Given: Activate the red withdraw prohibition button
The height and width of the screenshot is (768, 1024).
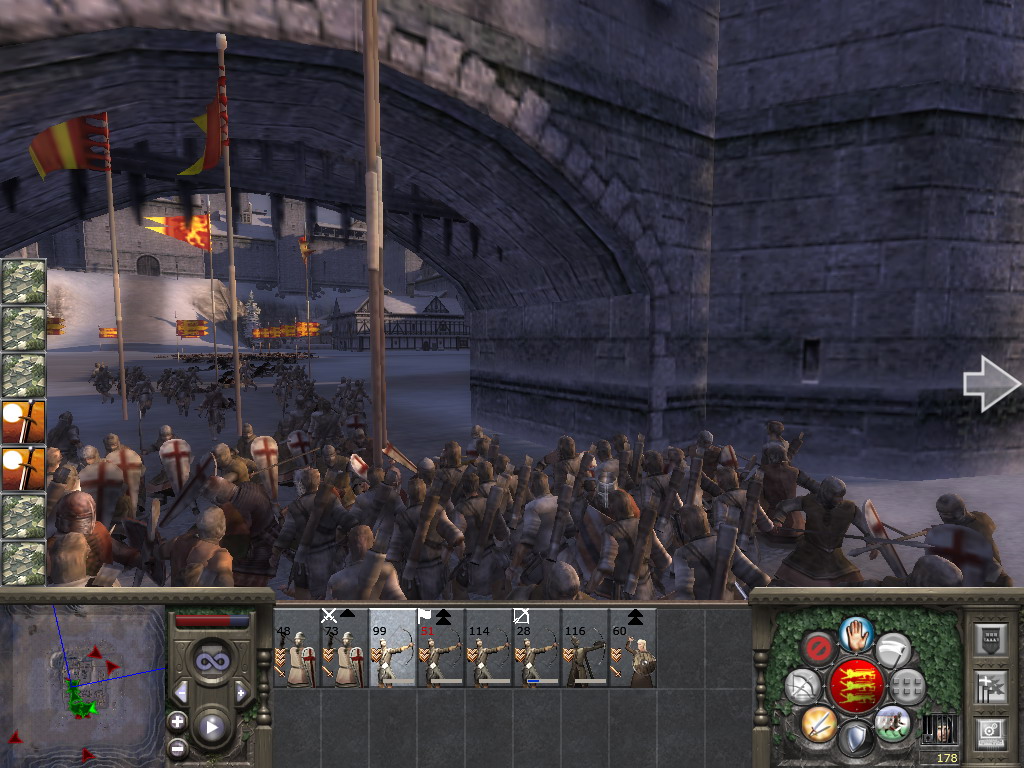Looking at the screenshot, I should coord(818,650).
